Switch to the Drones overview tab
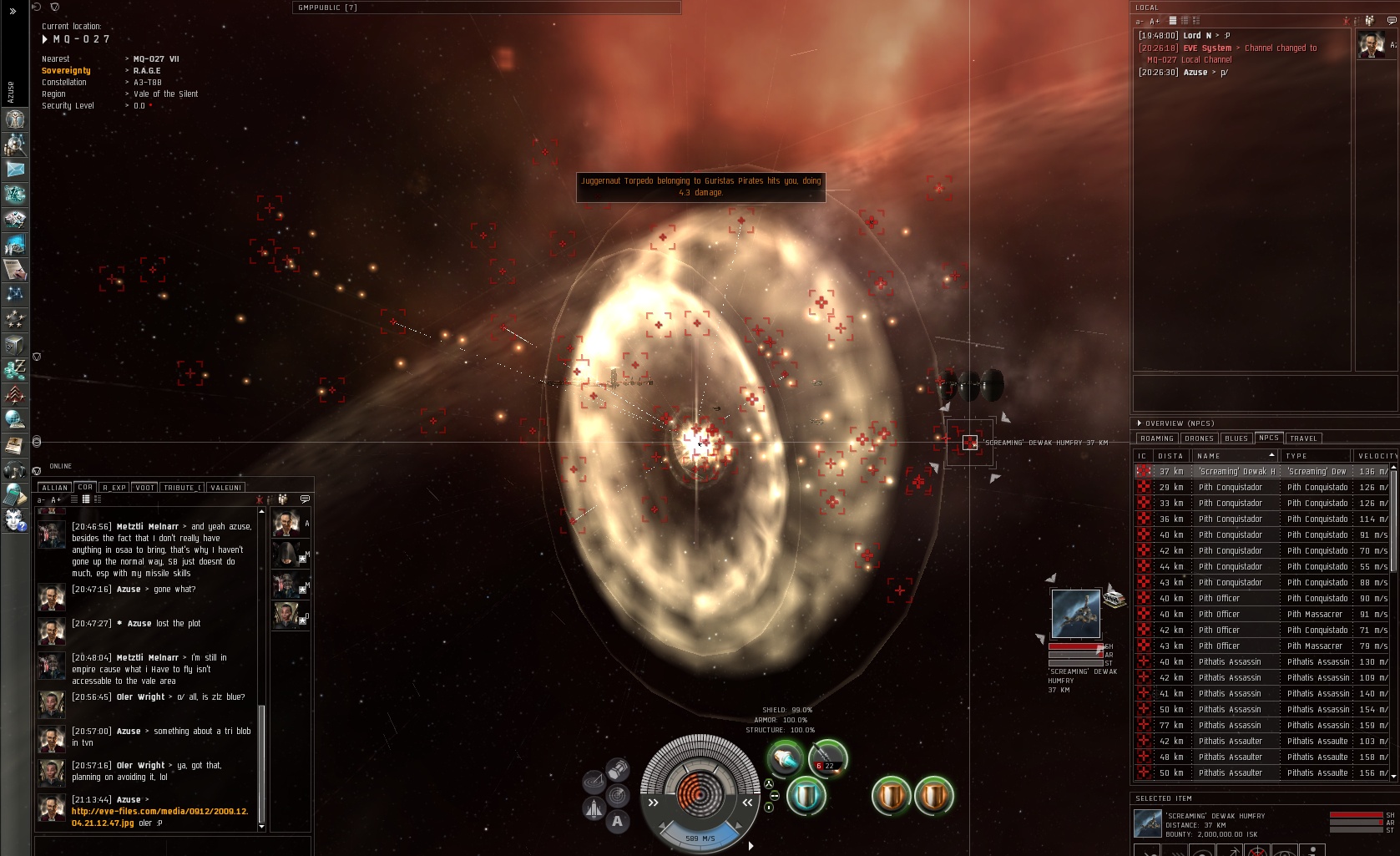Image resolution: width=1400 pixels, height=856 pixels. 1199,438
